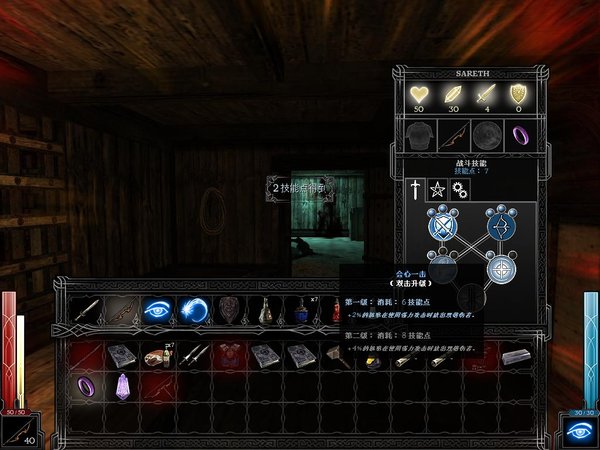The width and height of the screenshot is (600, 450).
Task: Pick the shield in the quickbar
Action: pyautogui.click(x=228, y=310)
